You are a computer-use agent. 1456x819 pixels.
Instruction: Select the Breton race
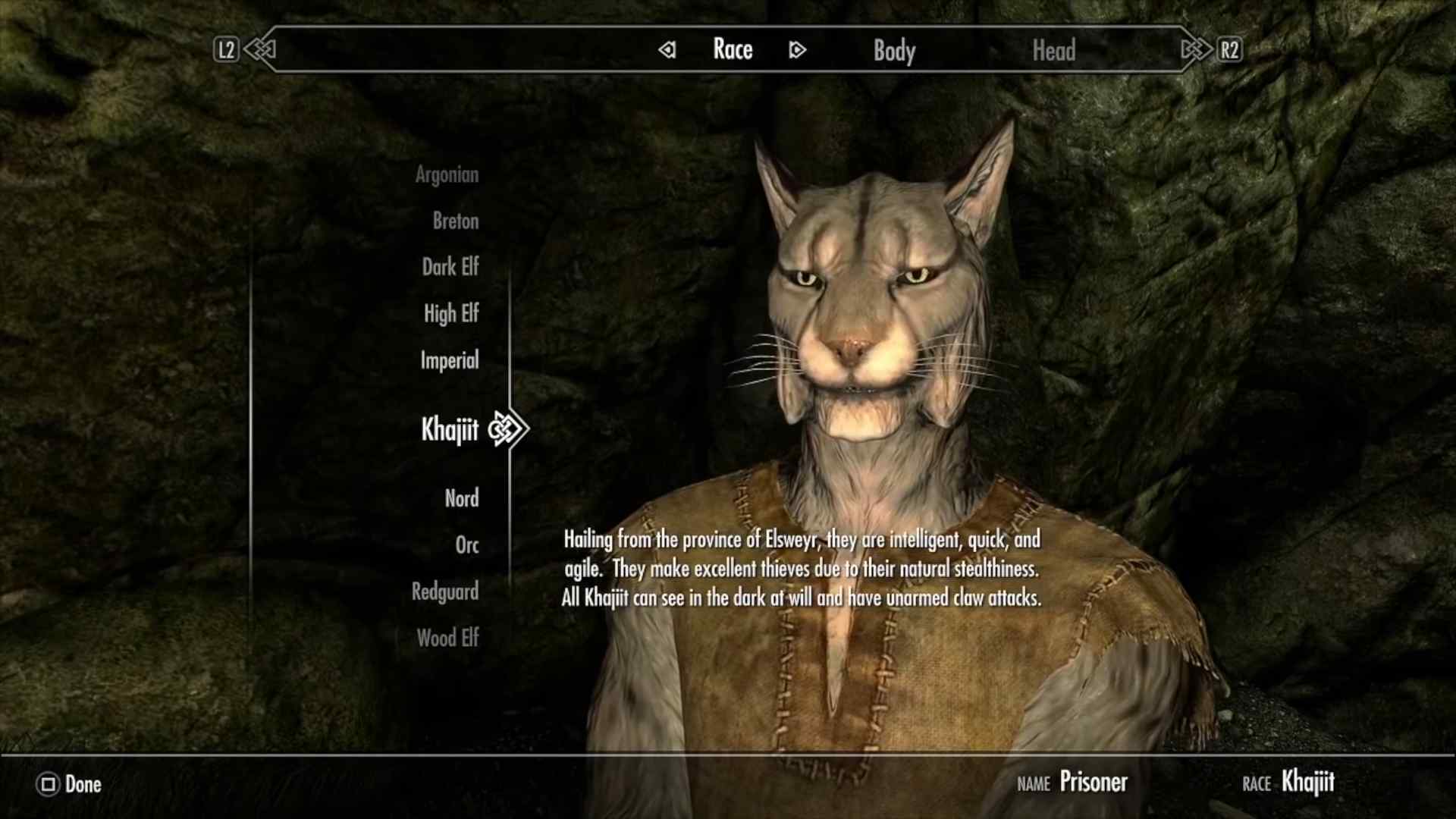457,221
